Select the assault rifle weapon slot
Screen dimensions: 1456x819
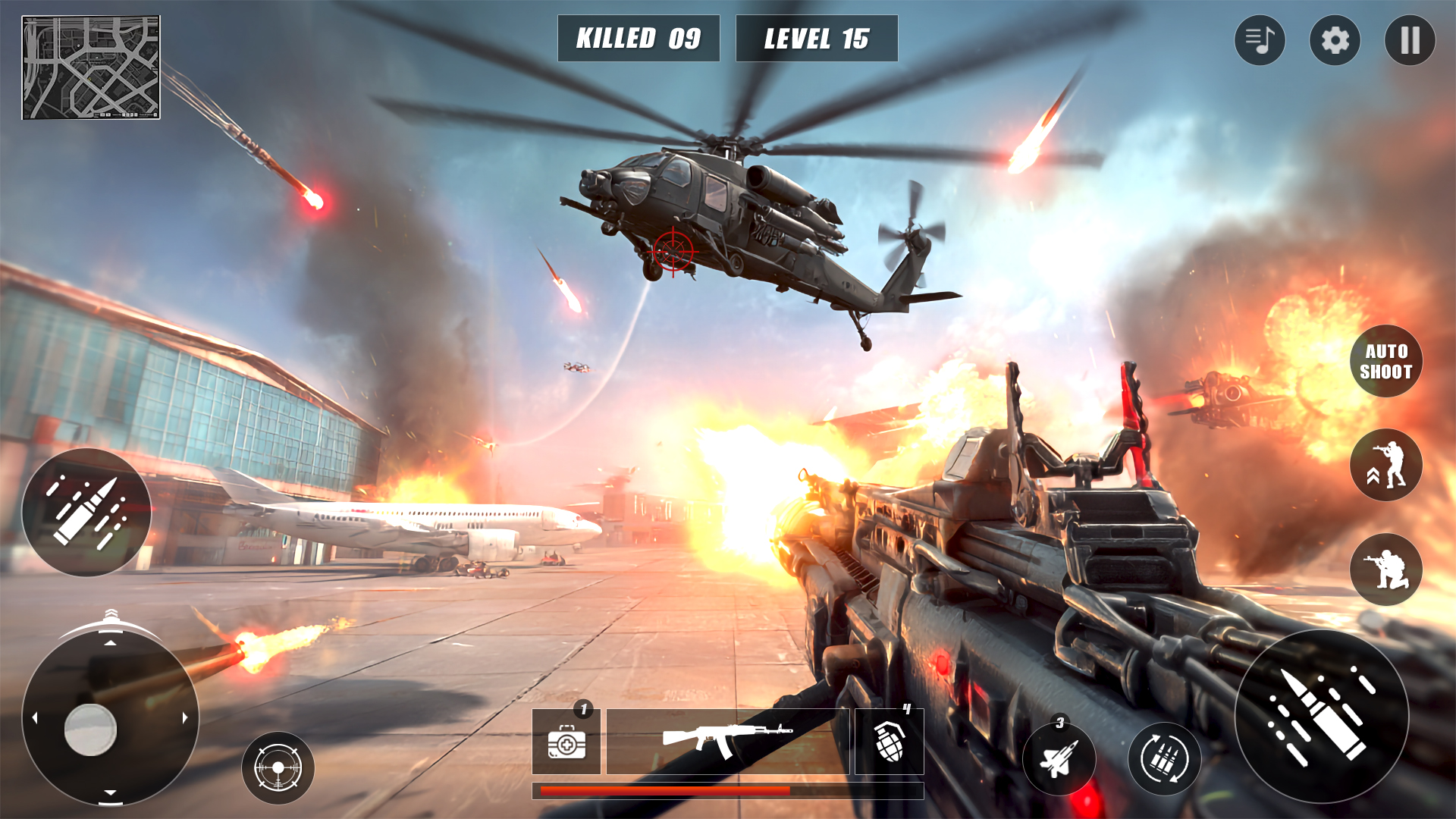tap(727, 741)
